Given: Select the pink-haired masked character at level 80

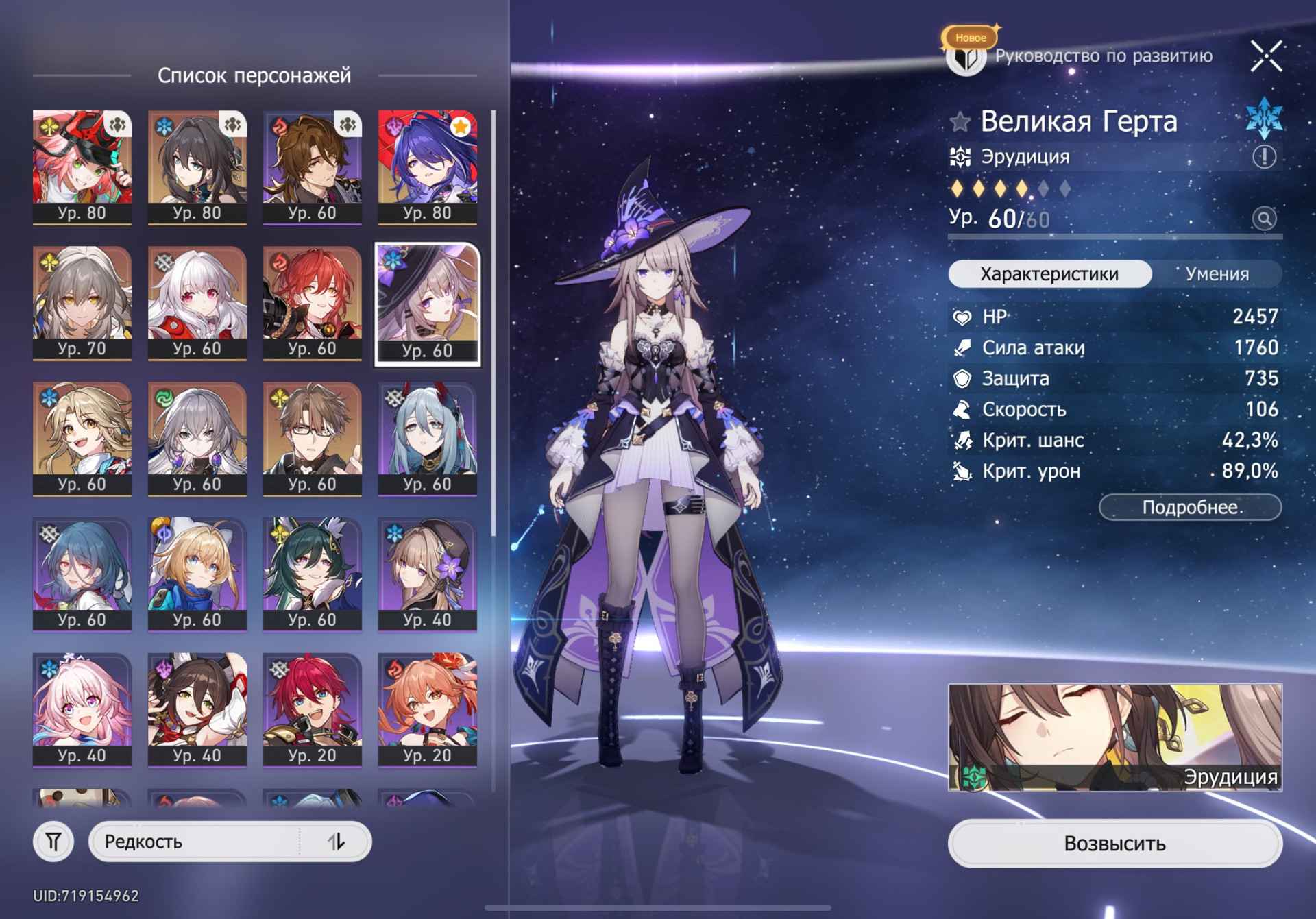Looking at the screenshot, I should pyautogui.click(x=82, y=167).
